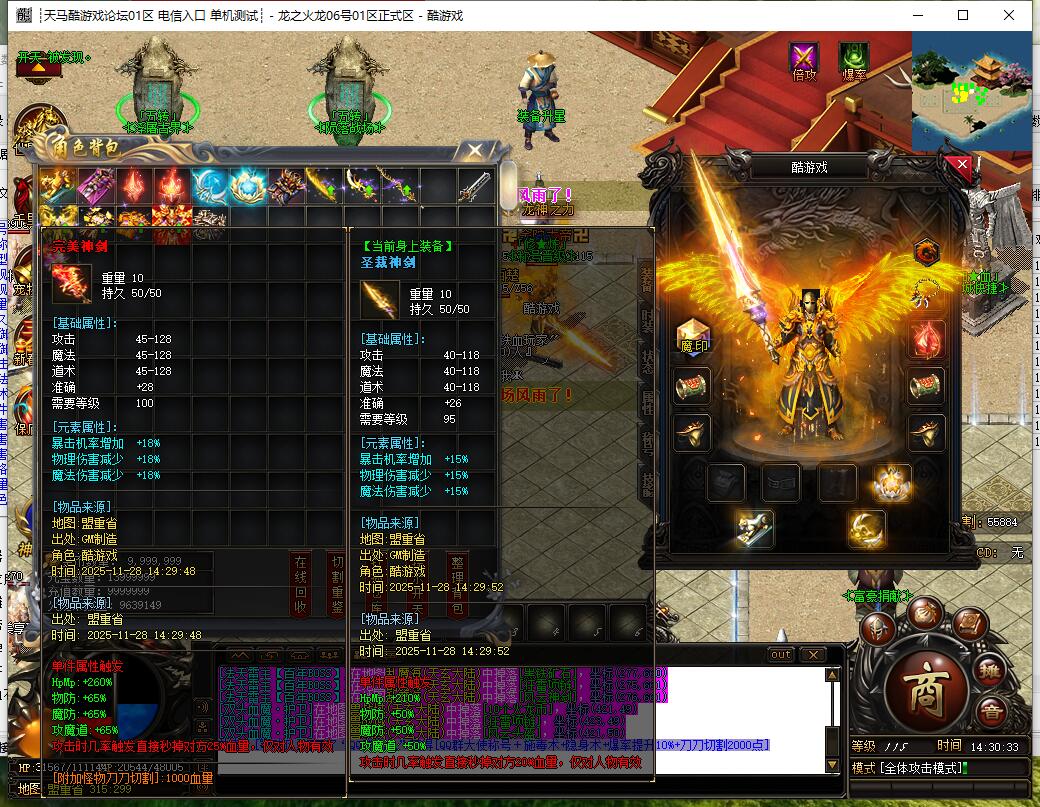Open the shop via the large 商 button
This screenshot has width=1040, height=807.
click(926, 690)
